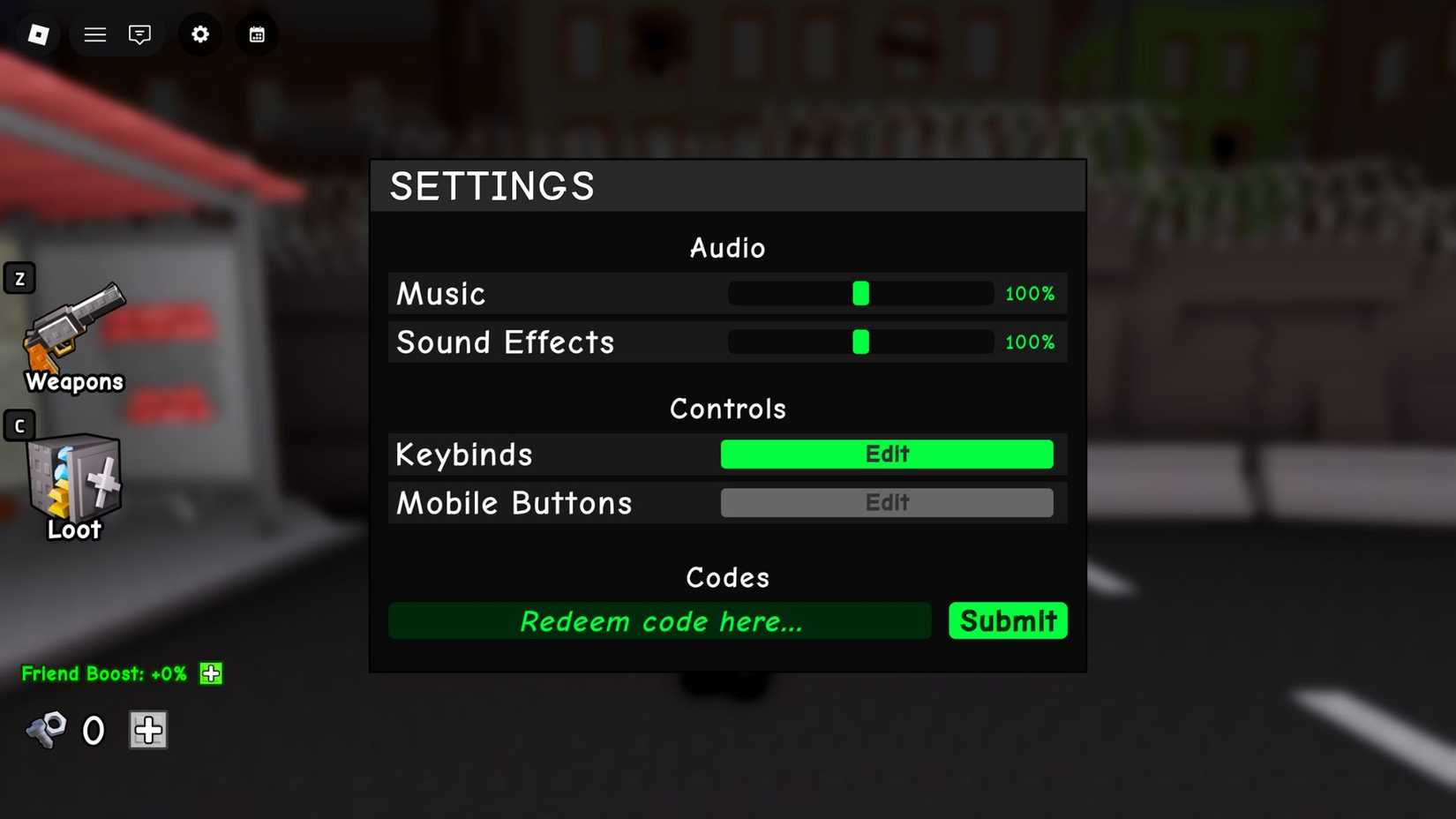Viewport: 1456px width, 819px height.
Task: Open the events calendar icon
Action: pyautogui.click(x=256, y=34)
